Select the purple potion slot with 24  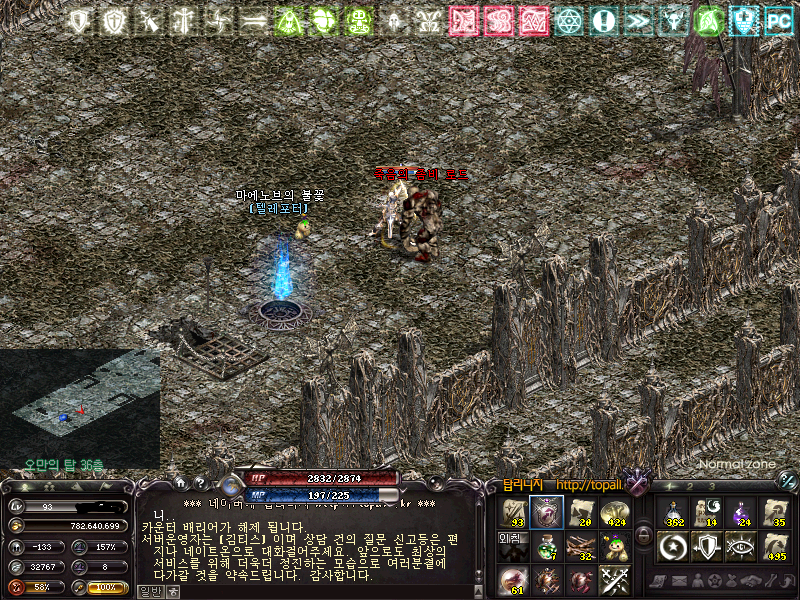pos(741,511)
